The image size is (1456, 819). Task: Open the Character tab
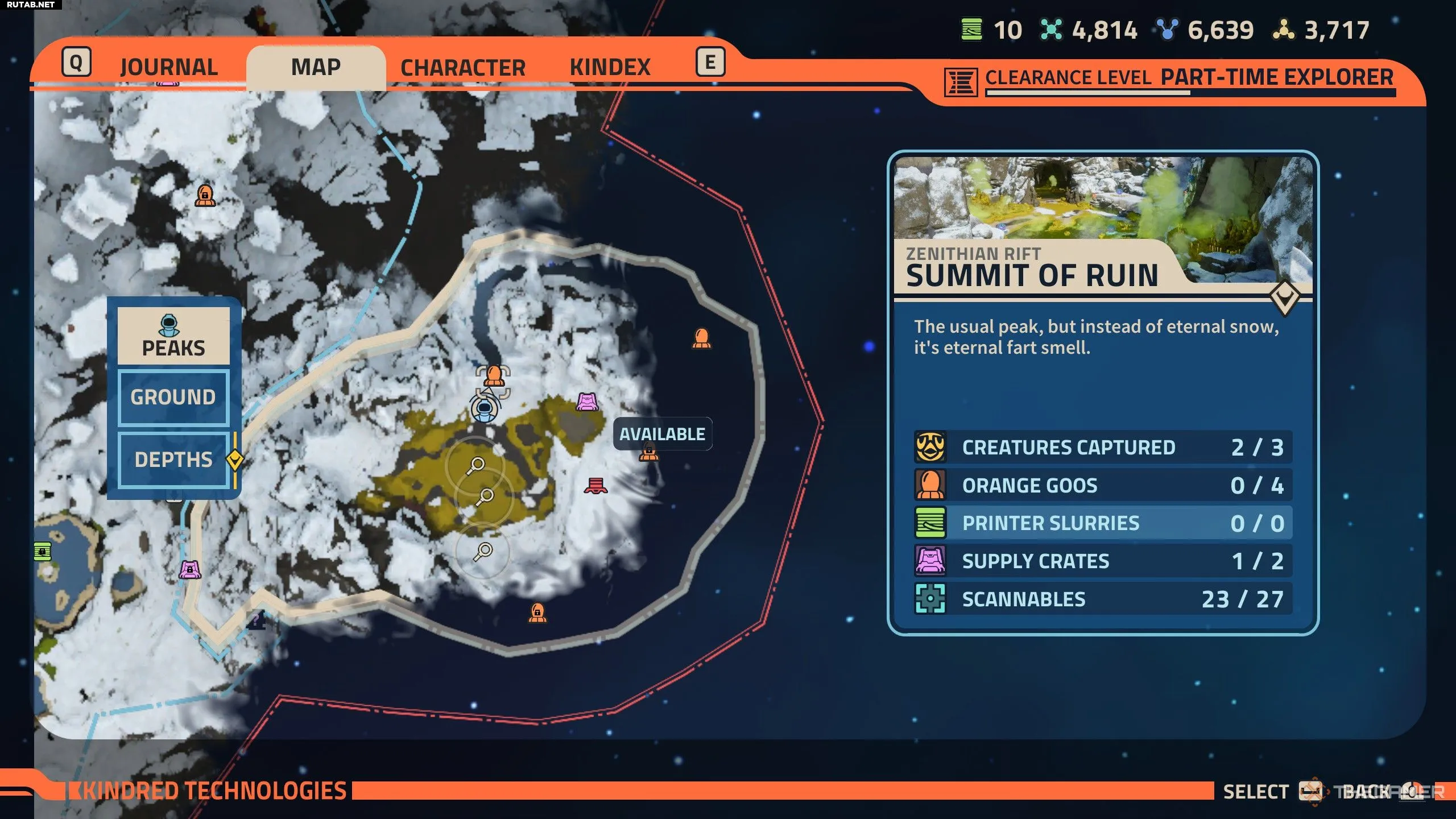point(462,67)
